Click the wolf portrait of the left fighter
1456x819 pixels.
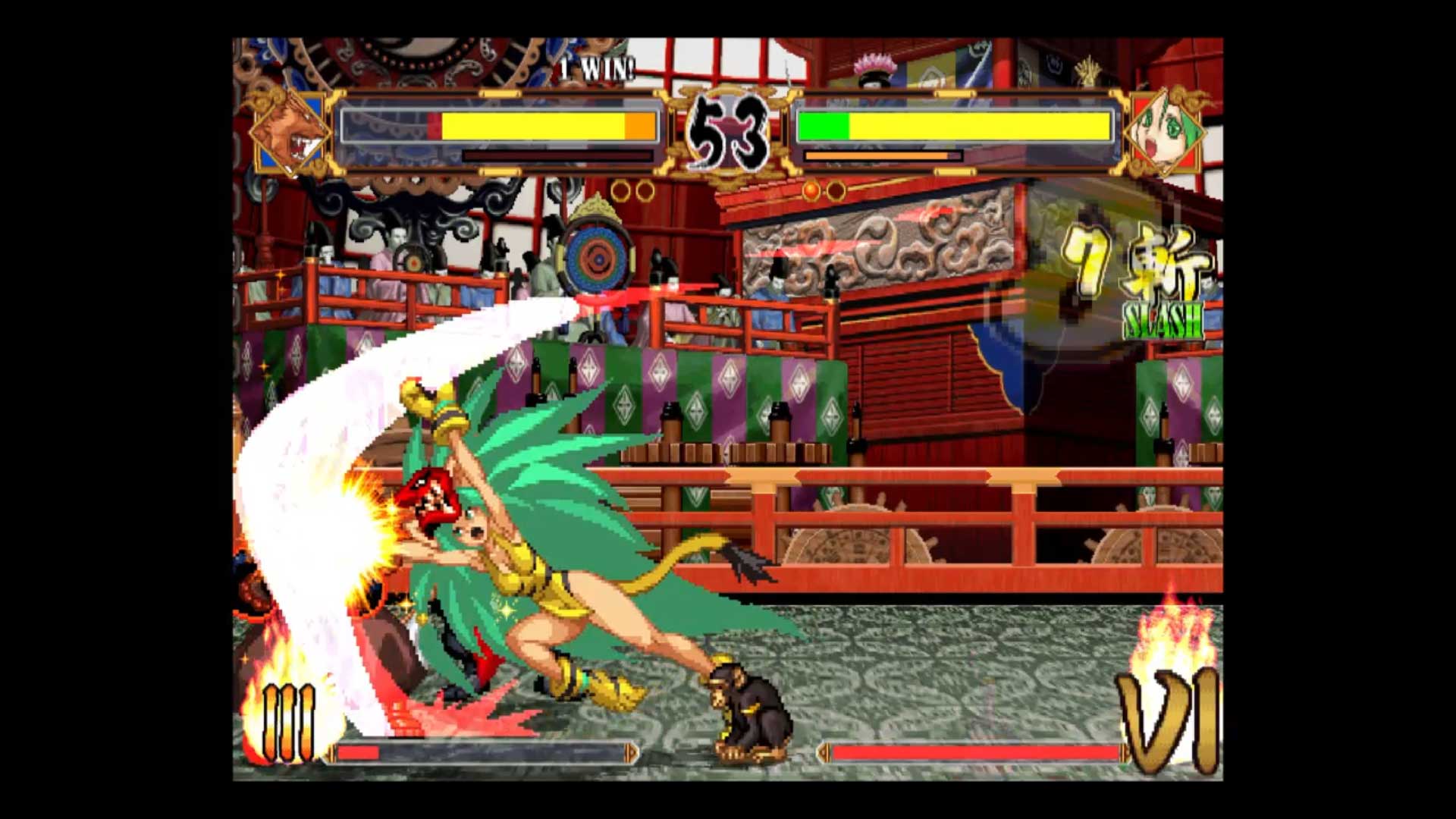pos(292,130)
